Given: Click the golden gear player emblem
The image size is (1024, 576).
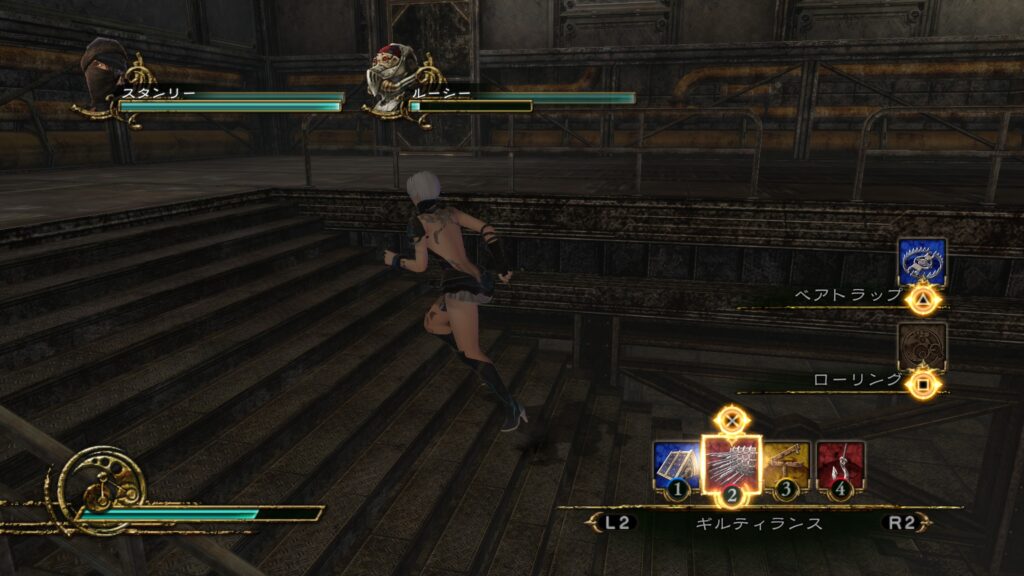Looking at the screenshot, I should (102, 487).
